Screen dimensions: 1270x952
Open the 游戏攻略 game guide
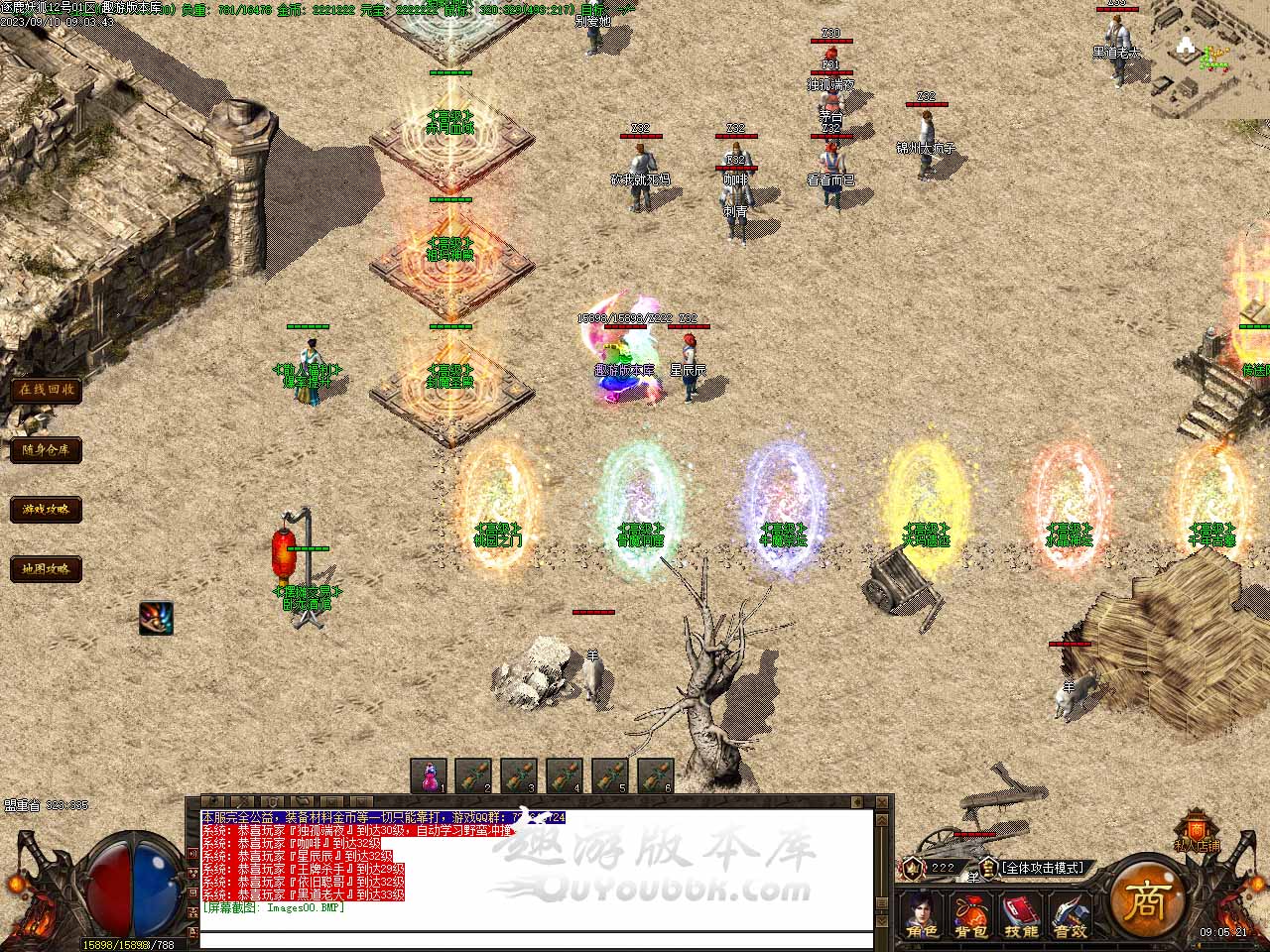point(46,510)
